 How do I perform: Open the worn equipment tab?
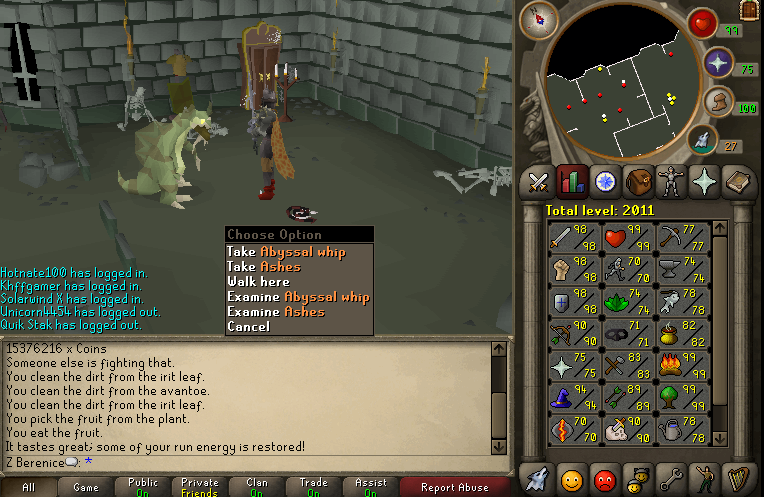(x=669, y=181)
